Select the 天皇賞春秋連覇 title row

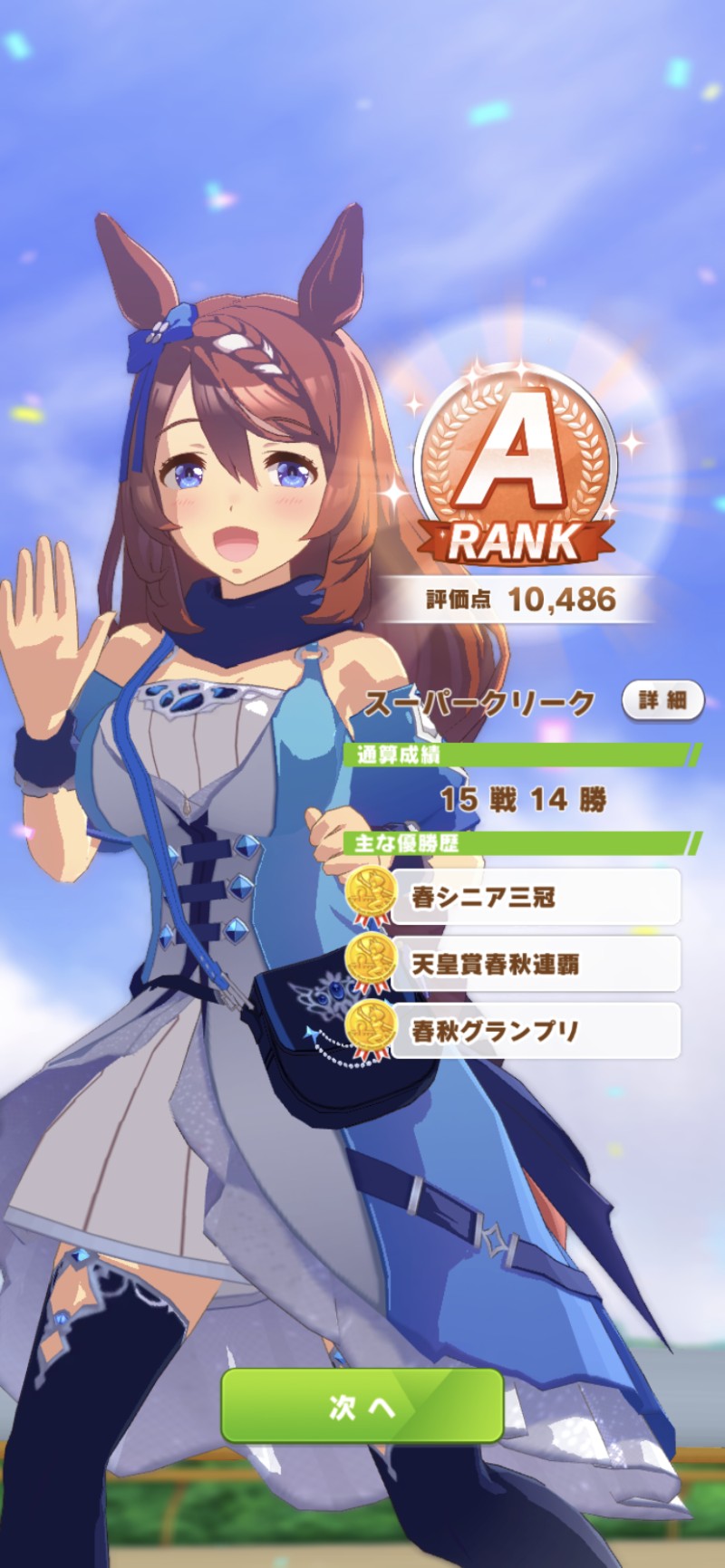535,964
